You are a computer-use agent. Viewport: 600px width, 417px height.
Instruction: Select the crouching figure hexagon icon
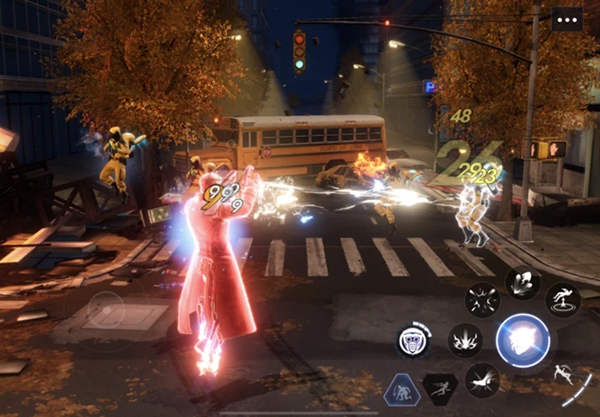[x=402, y=389]
